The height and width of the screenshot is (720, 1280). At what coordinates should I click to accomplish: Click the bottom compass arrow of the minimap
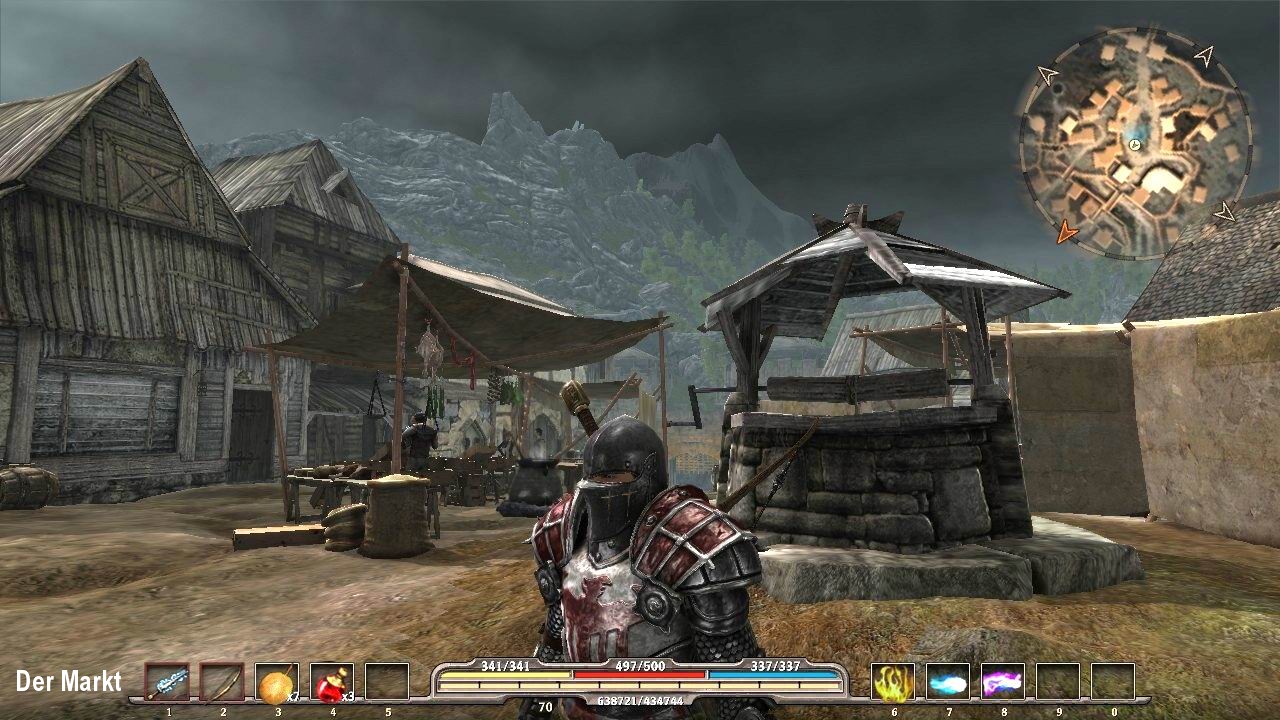(x=1225, y=211)
